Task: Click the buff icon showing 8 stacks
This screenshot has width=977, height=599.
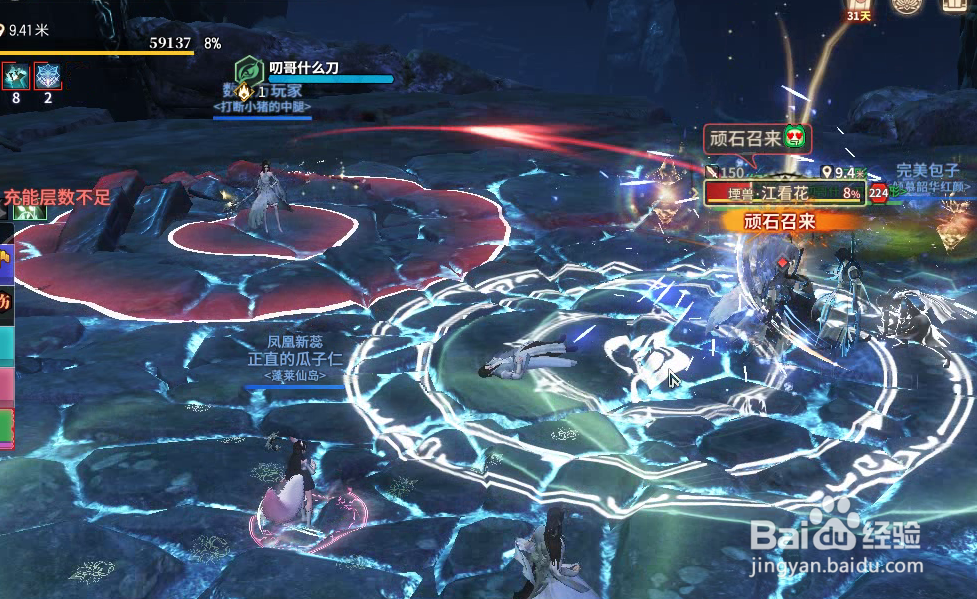Action: [15, 76]
